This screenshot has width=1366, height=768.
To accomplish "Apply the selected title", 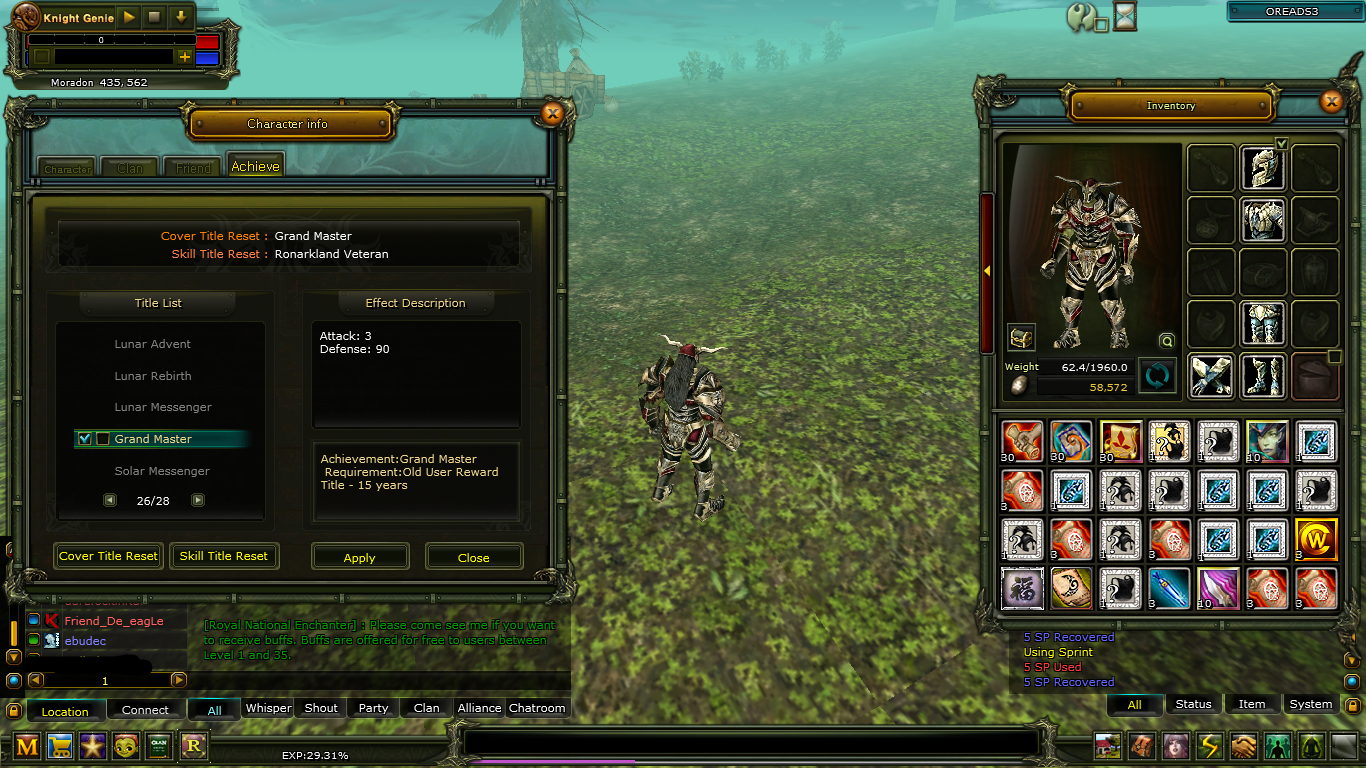I will (360, 557).
